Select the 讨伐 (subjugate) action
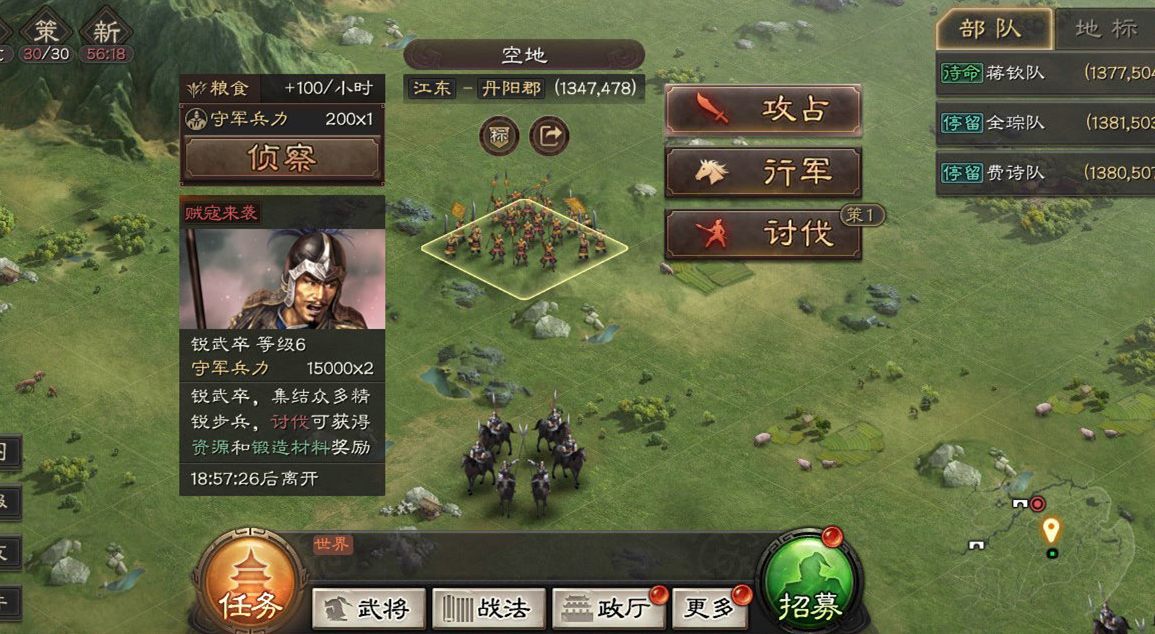1155x634 pixels. (763, 234)
